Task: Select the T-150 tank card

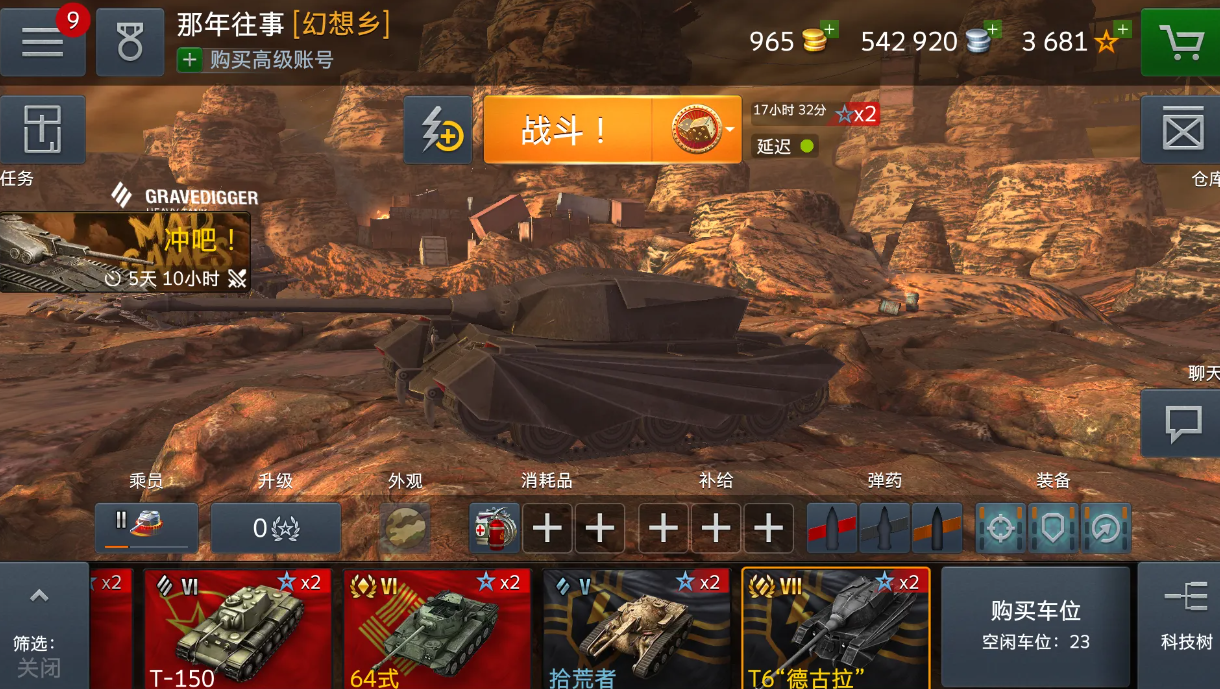Action: pyautogui.click(x=238, y=628)
